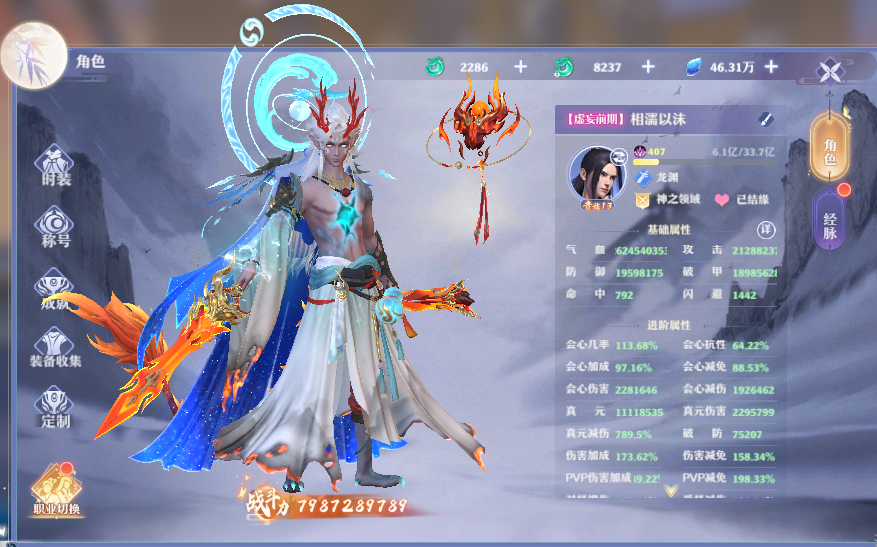This screenshot has width=877, height=547.
Task: Add more of the 2286 jade currency
Action: point(520,67)
